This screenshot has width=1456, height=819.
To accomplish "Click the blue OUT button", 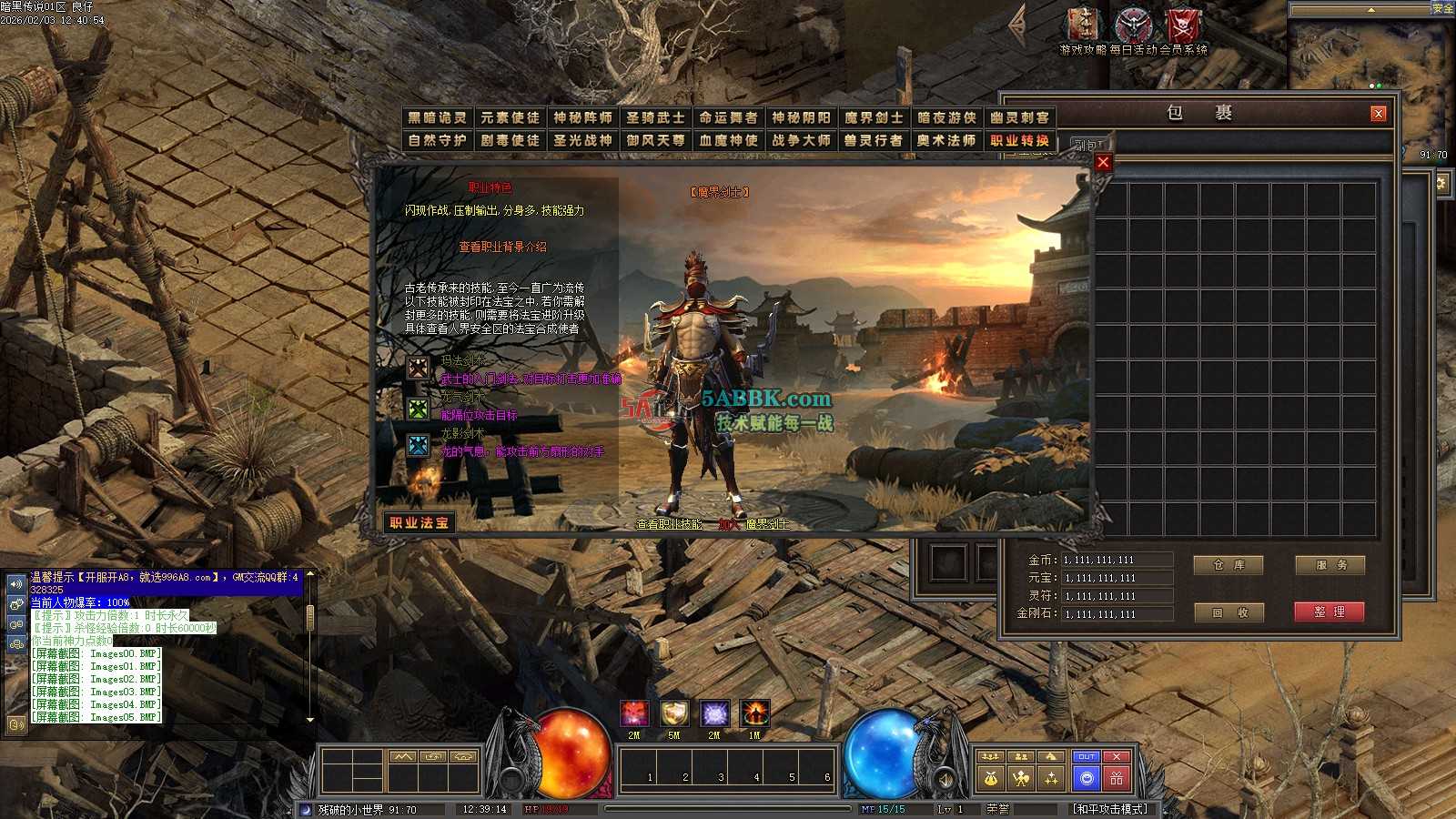I will pyautogui.click(x=1087, y=757).
